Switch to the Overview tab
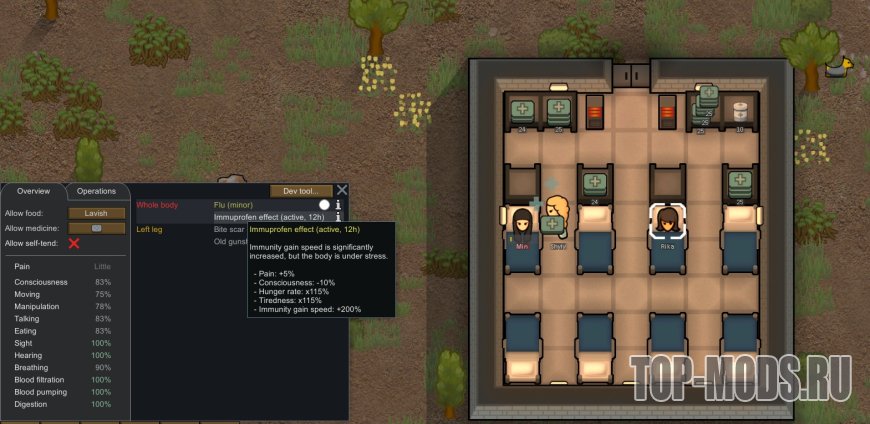The width and height of the screenshot is (870, 424). [33, 191]
